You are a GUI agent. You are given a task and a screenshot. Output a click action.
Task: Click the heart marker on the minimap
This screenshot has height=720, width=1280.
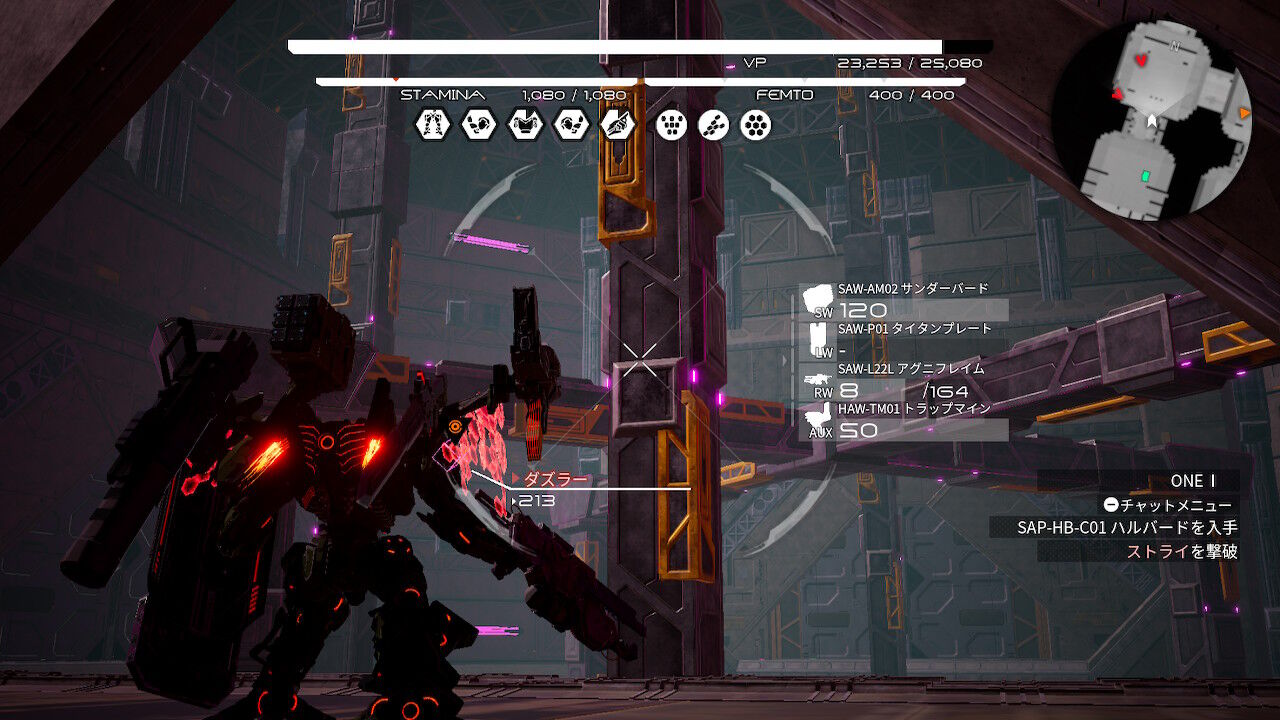pyautogui.click(x=1142, y=60)
